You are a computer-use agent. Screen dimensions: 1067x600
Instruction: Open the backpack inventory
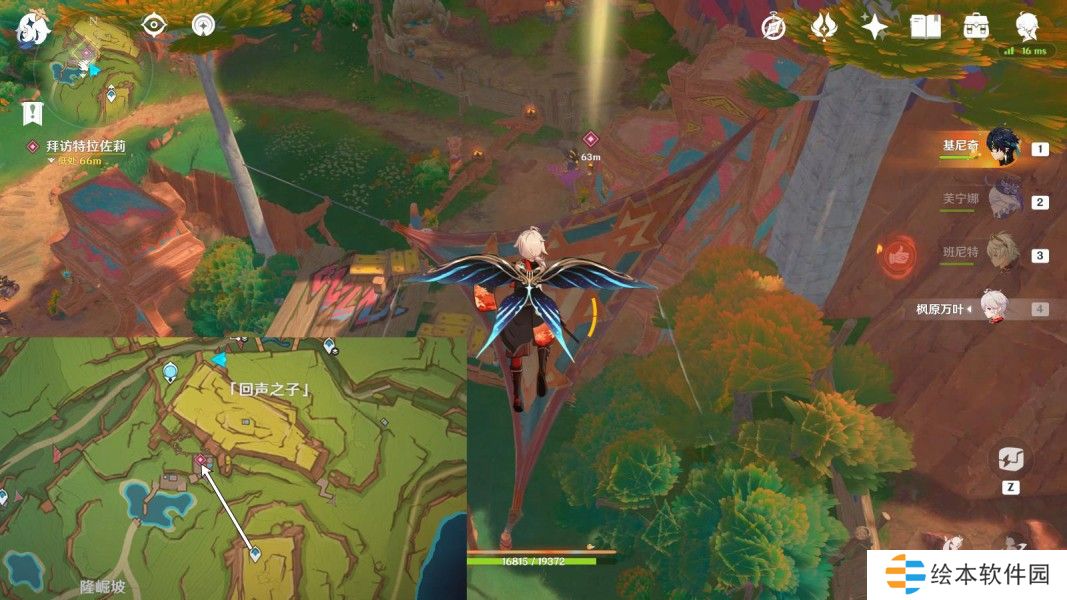[x=976, y=27]
